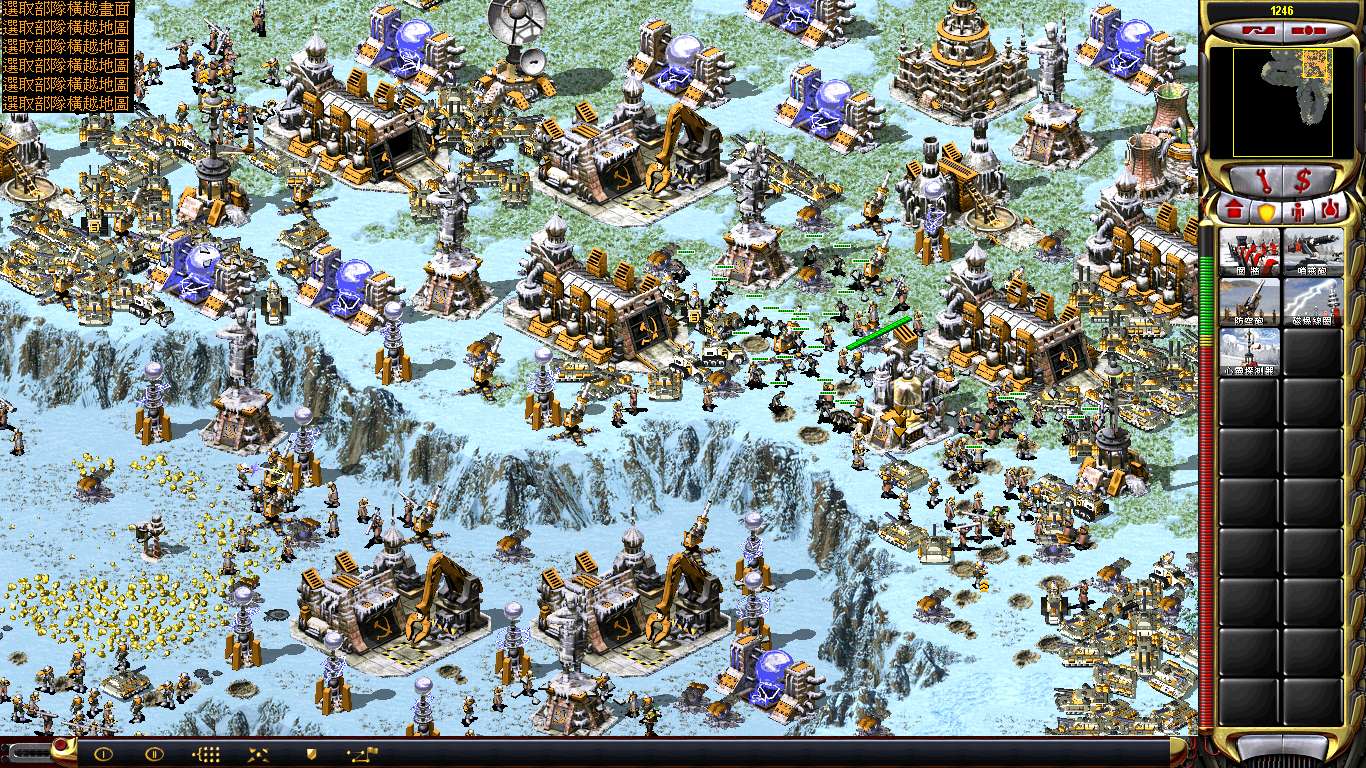The image size is (1366, 768).
Task: Open the minimap radar display
Action: click(x=1282, y=102)
